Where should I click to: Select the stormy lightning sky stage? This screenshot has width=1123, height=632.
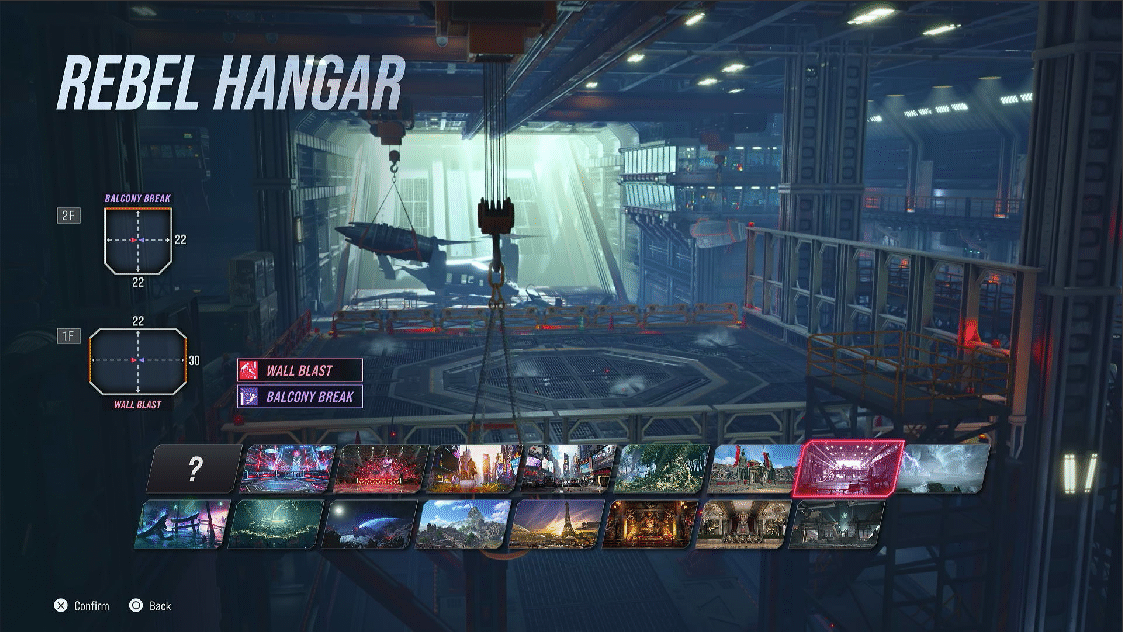(942, 469)
